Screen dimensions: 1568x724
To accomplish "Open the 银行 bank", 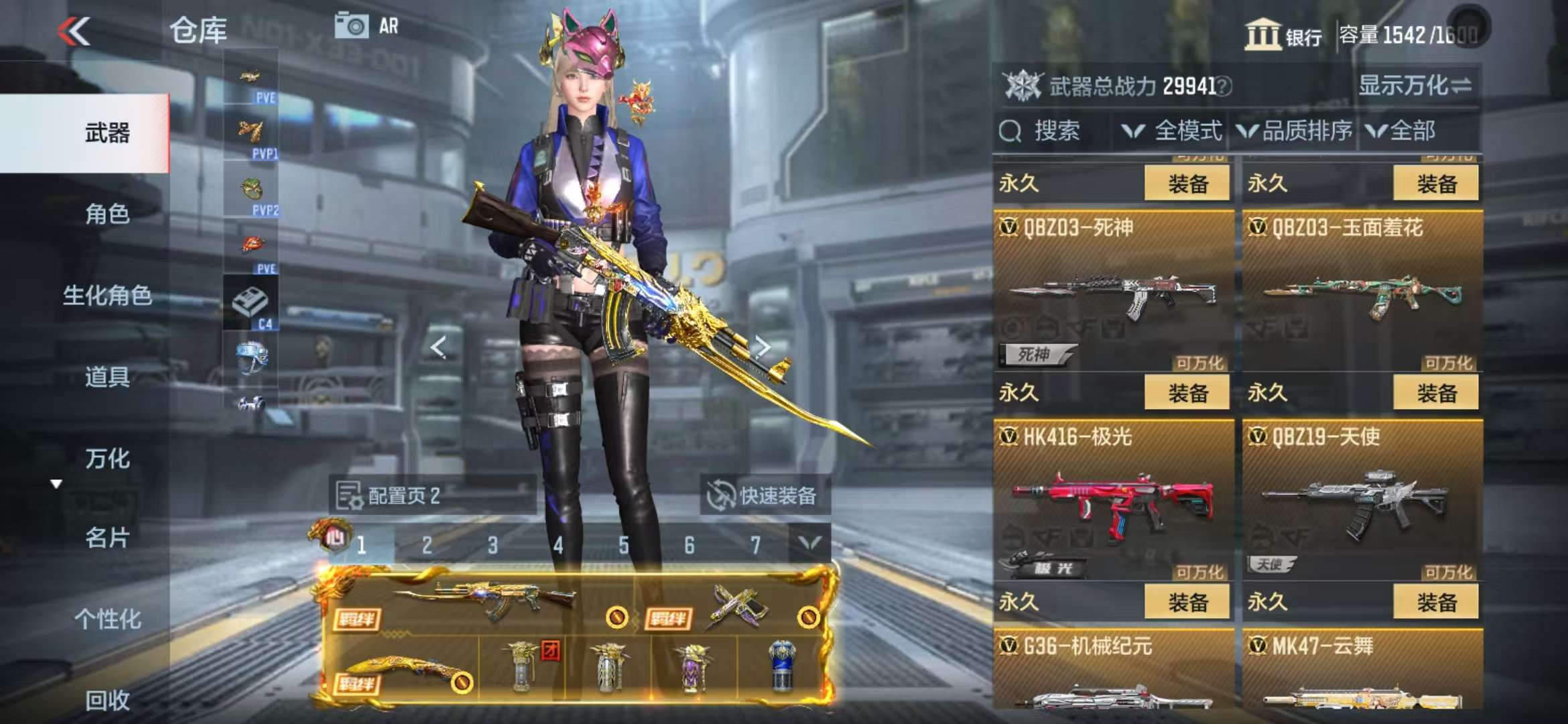I will (1283, 35).
